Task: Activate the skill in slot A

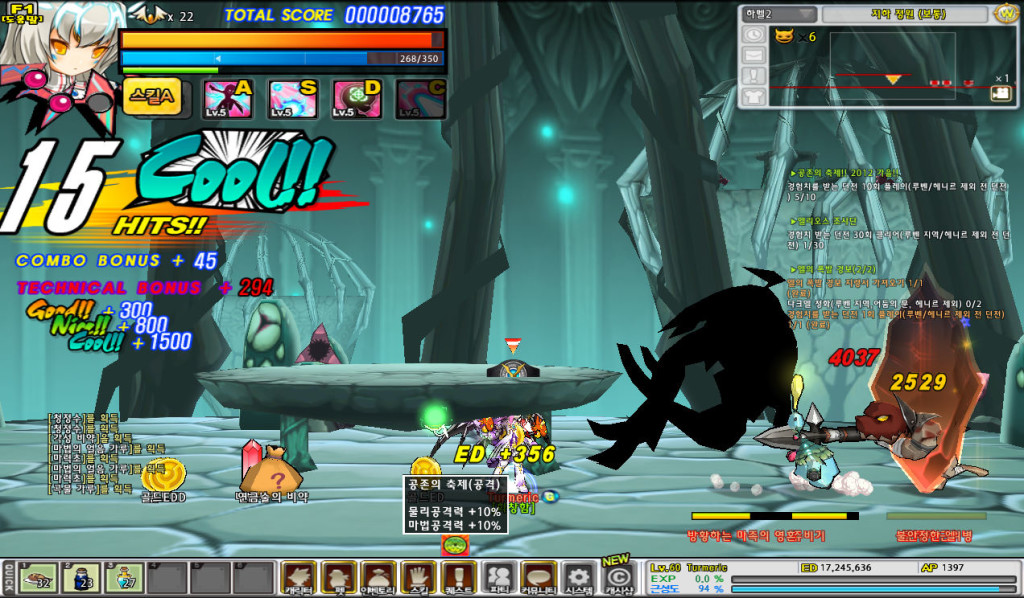Action: tap(227, 99)
